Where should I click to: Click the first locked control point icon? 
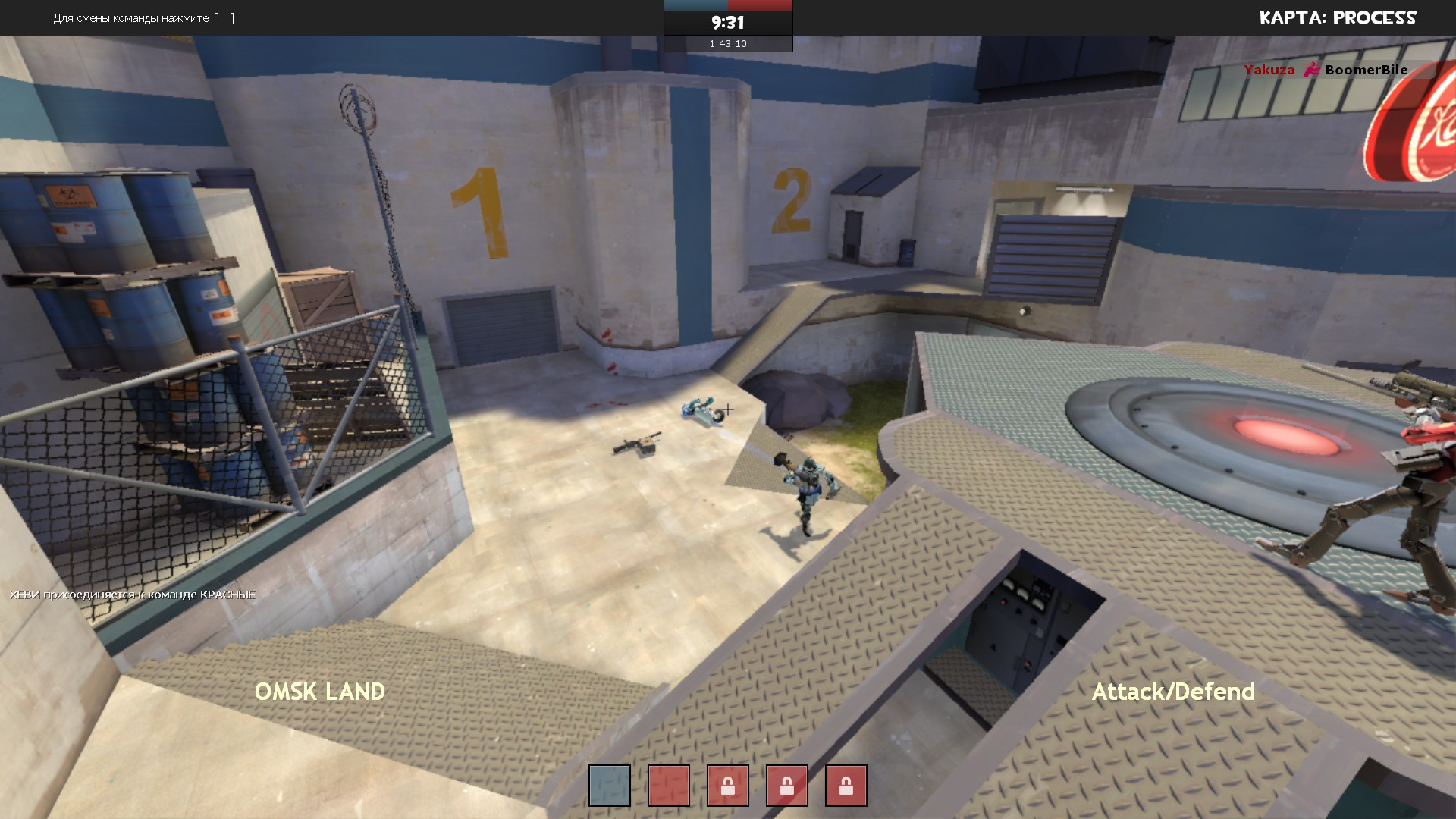tap(728, 786)
